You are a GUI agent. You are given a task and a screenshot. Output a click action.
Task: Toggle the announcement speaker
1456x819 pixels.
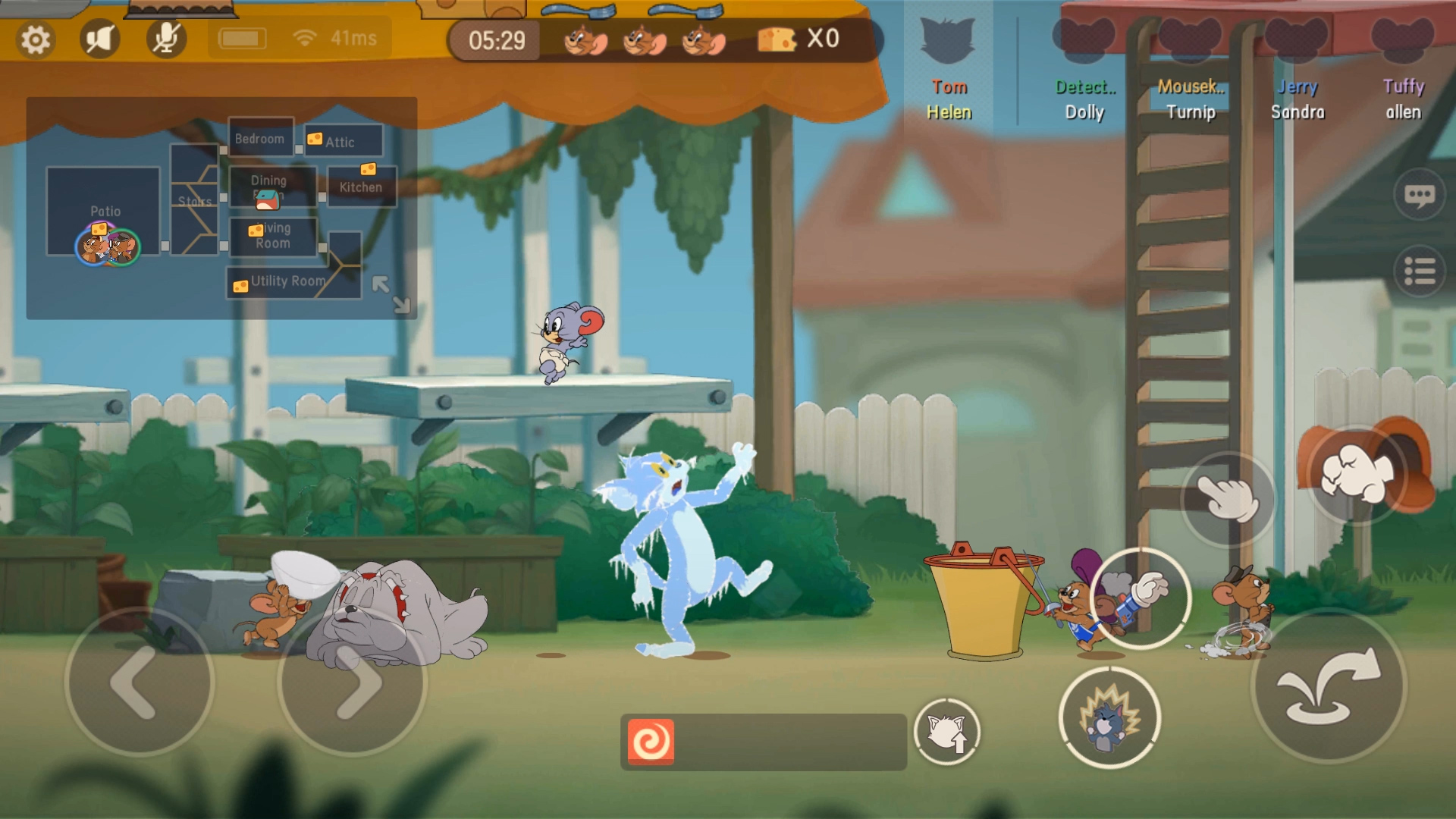click(x=99, y=37)
